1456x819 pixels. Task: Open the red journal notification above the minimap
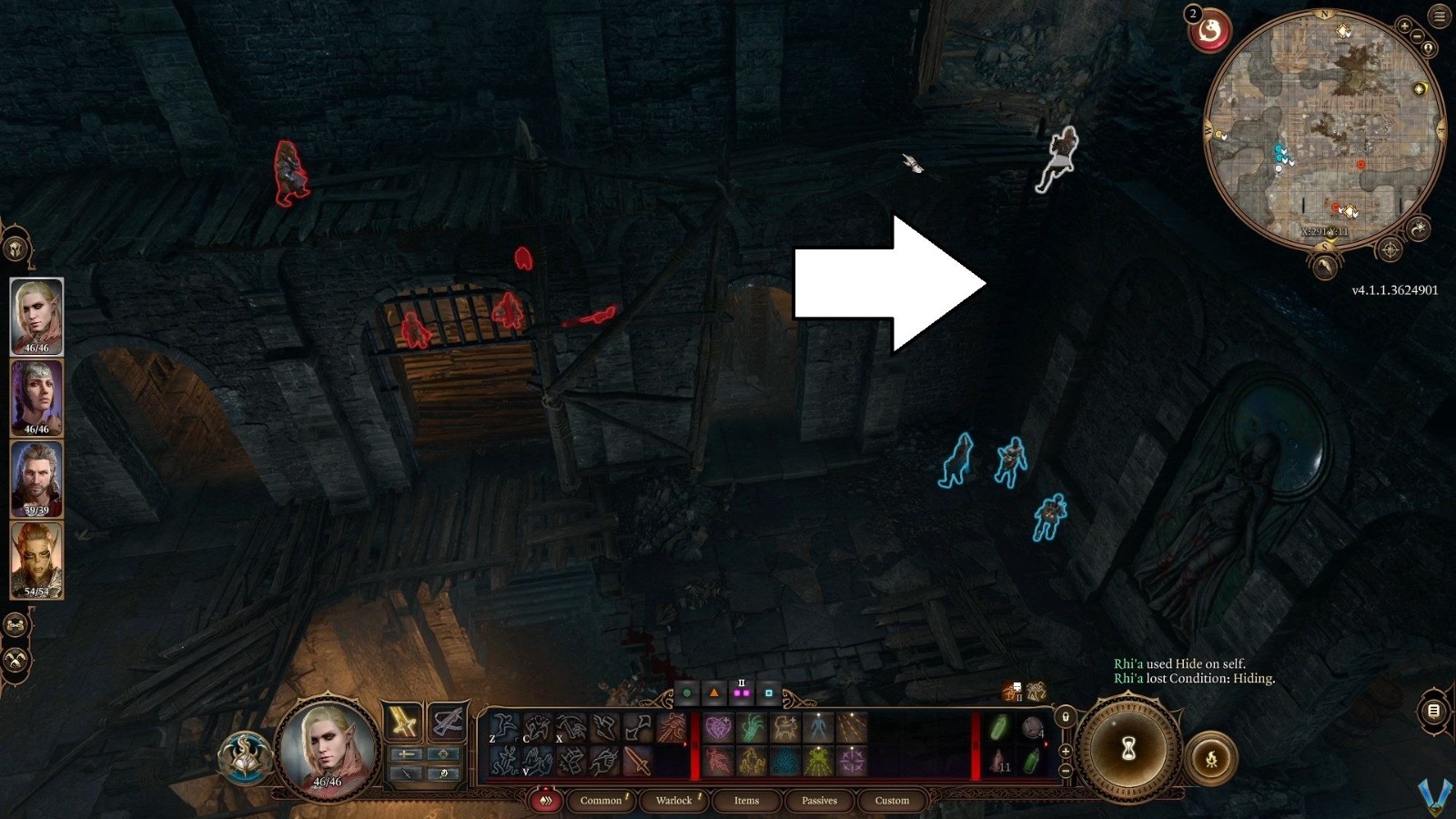pyautogui.click(x=1210, y=30)
